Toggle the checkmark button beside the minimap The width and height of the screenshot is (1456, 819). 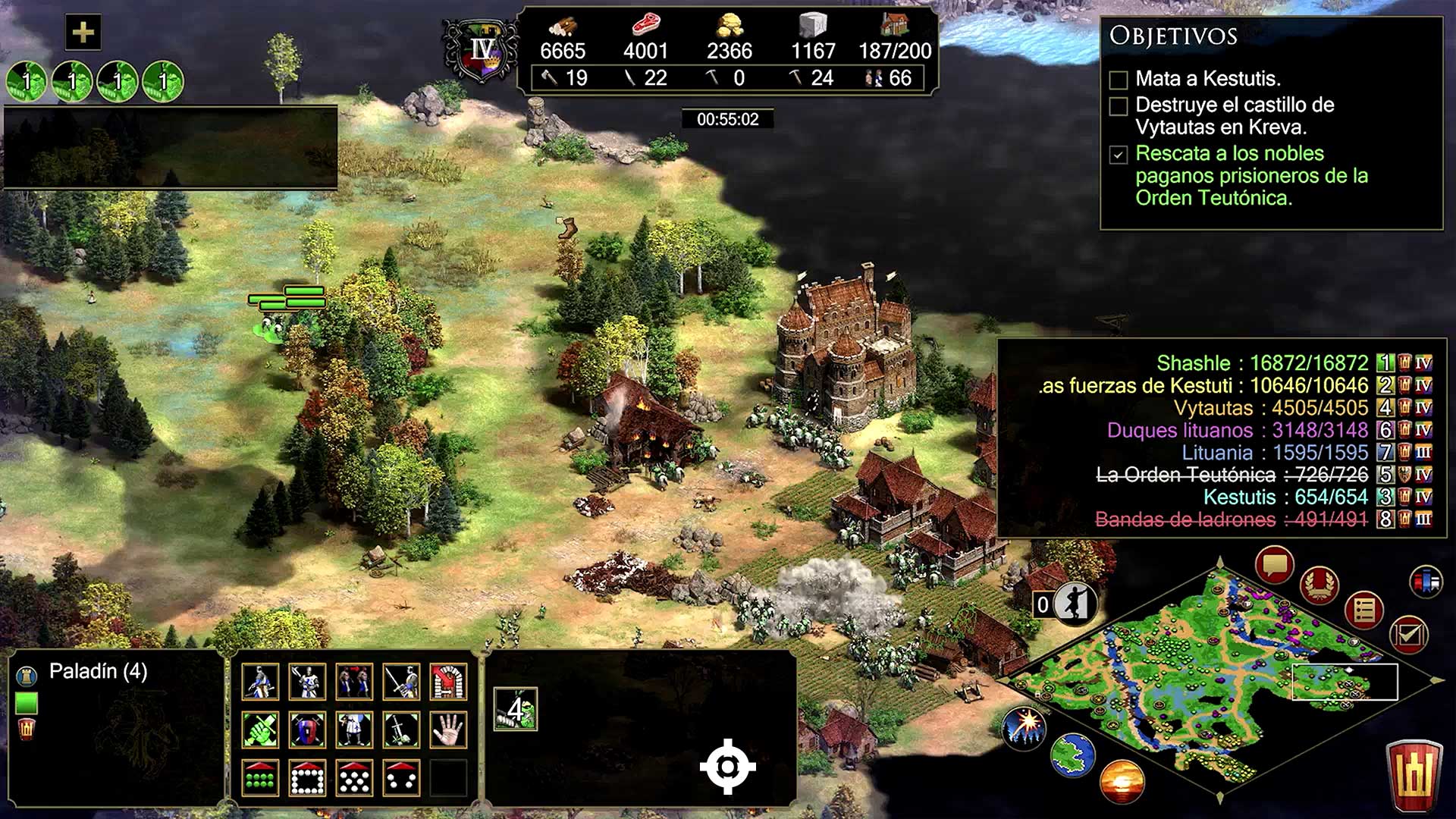pos(1408,634)
